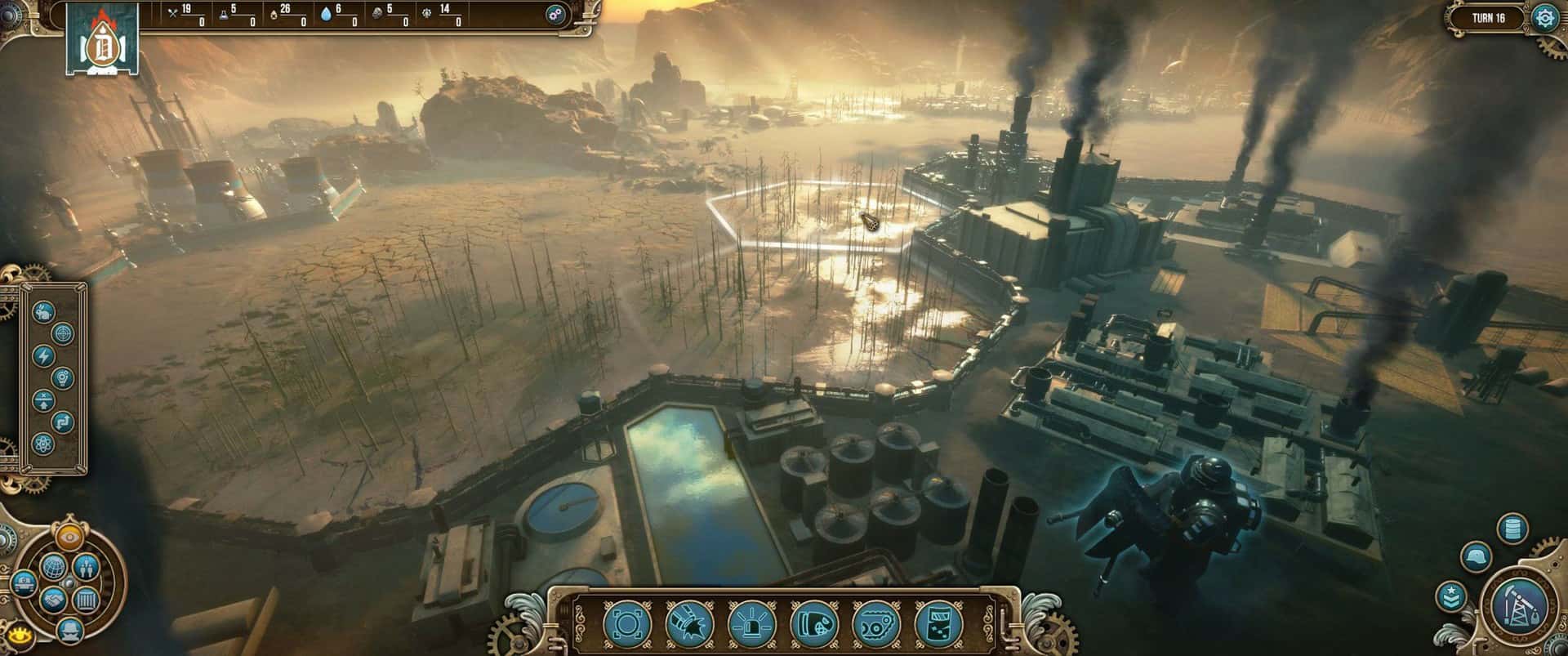Toggle the eye overview in radial menu

pos(69,536)
